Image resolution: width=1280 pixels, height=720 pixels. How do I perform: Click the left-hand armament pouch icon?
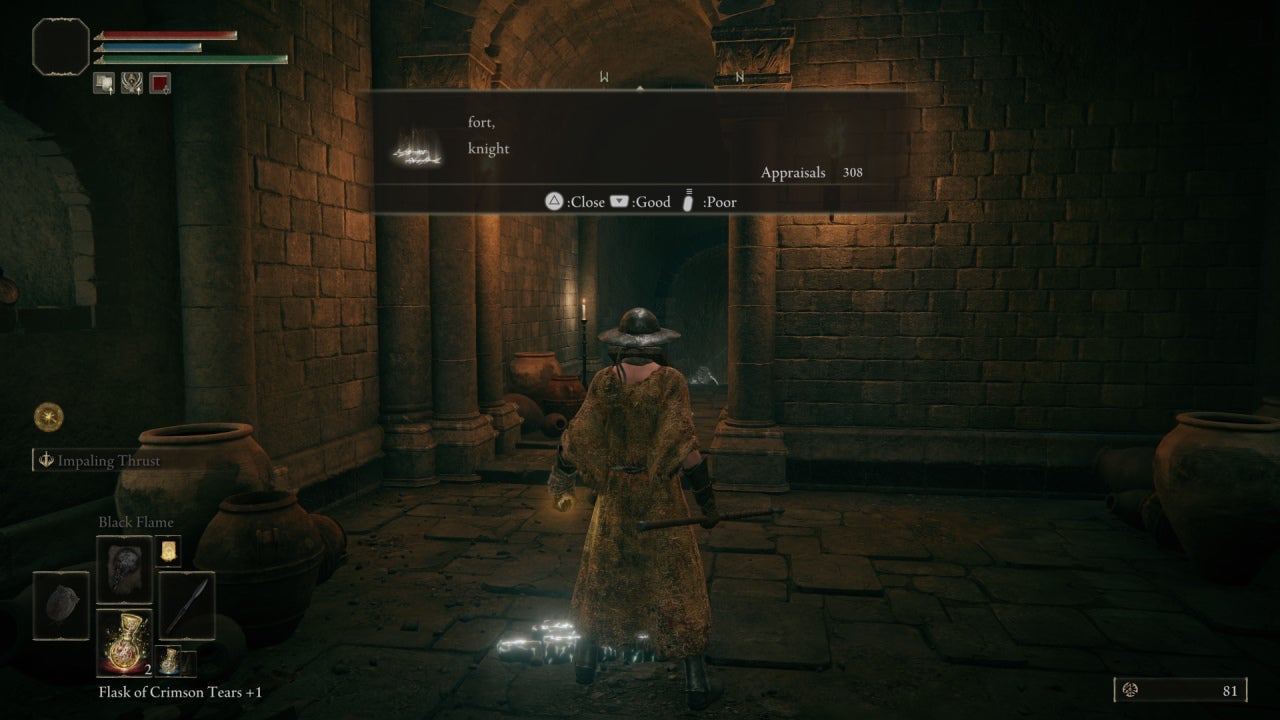point(60,605)
